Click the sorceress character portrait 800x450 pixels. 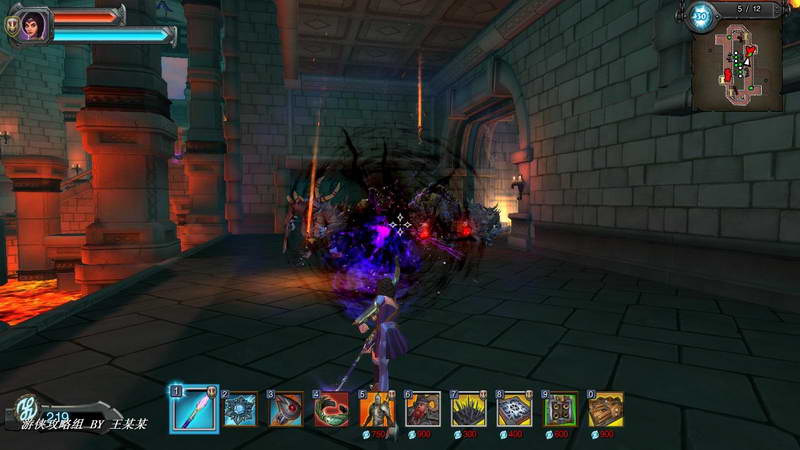pos(33,25)
